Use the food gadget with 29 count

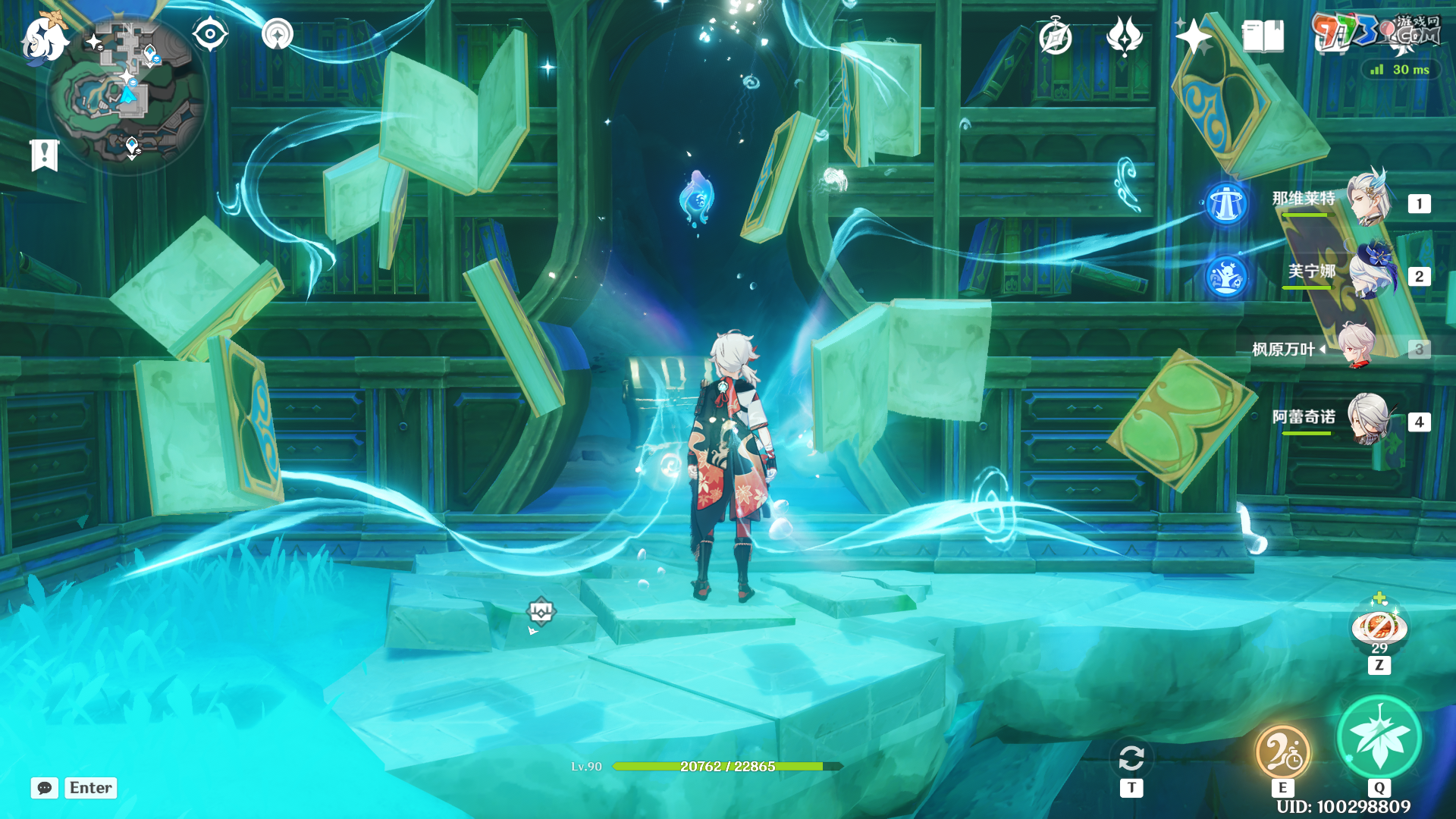(x=1379, y=628)
